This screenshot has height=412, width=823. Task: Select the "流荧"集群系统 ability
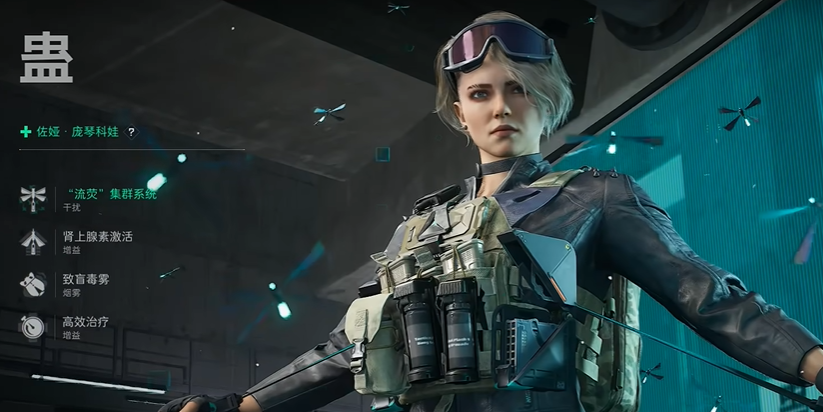[109, 194]
